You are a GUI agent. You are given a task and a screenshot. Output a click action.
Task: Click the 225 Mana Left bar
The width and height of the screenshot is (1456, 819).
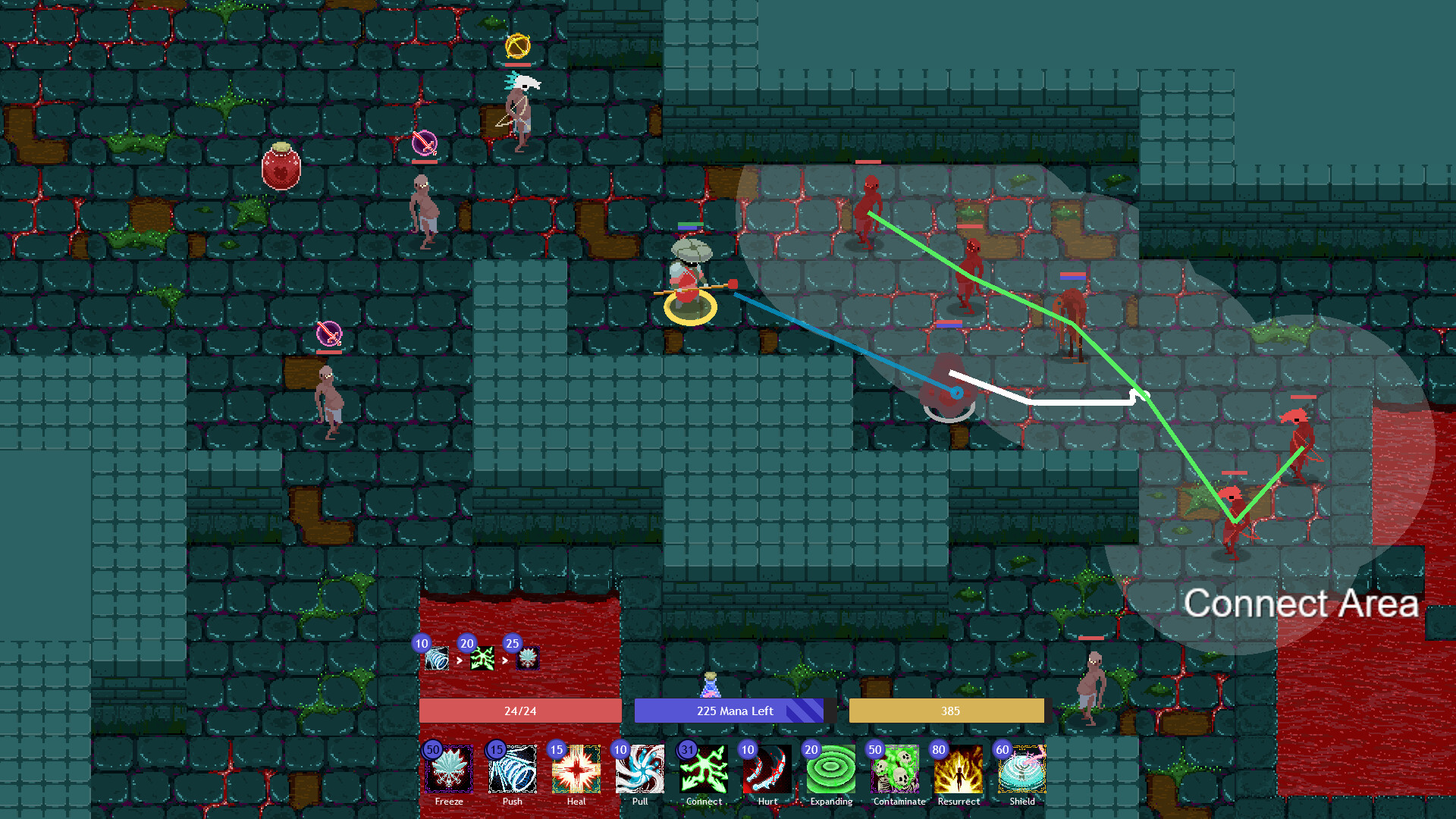tap(729, 711)
